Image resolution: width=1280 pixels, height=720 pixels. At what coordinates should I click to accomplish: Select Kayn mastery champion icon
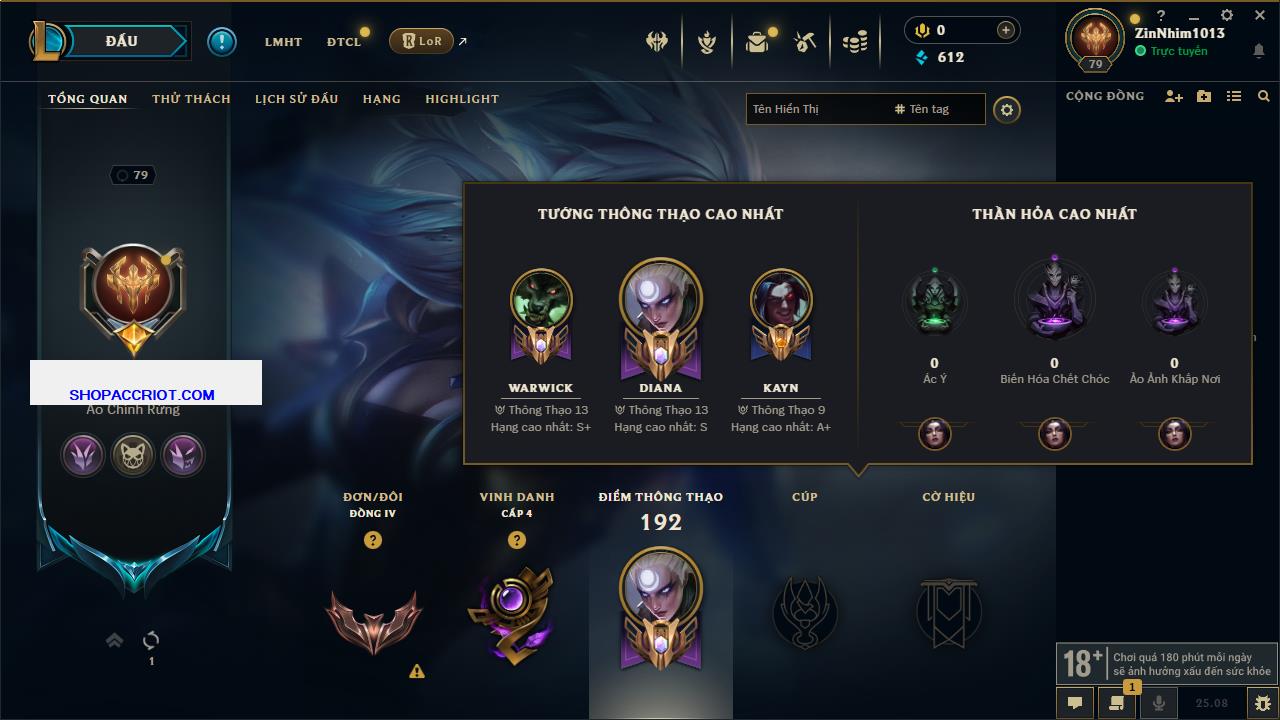click(781, 300)
